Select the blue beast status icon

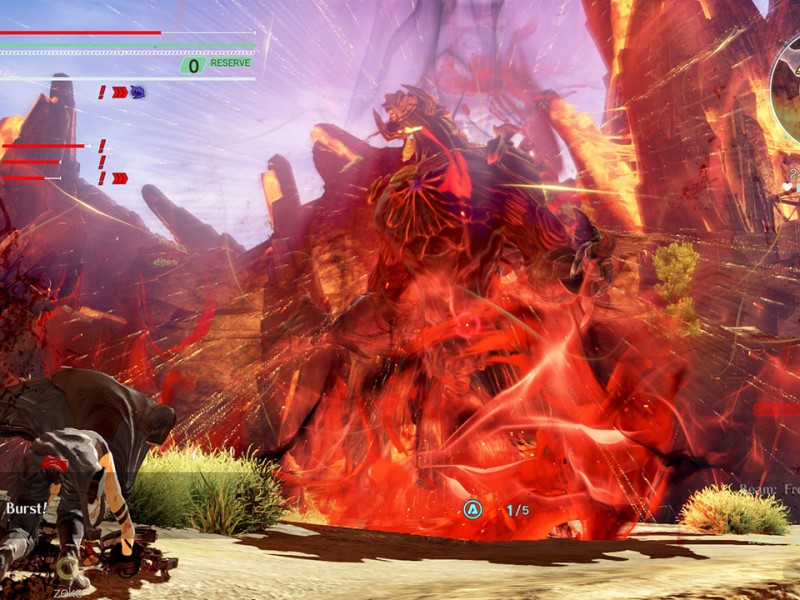tap(137, 92)
